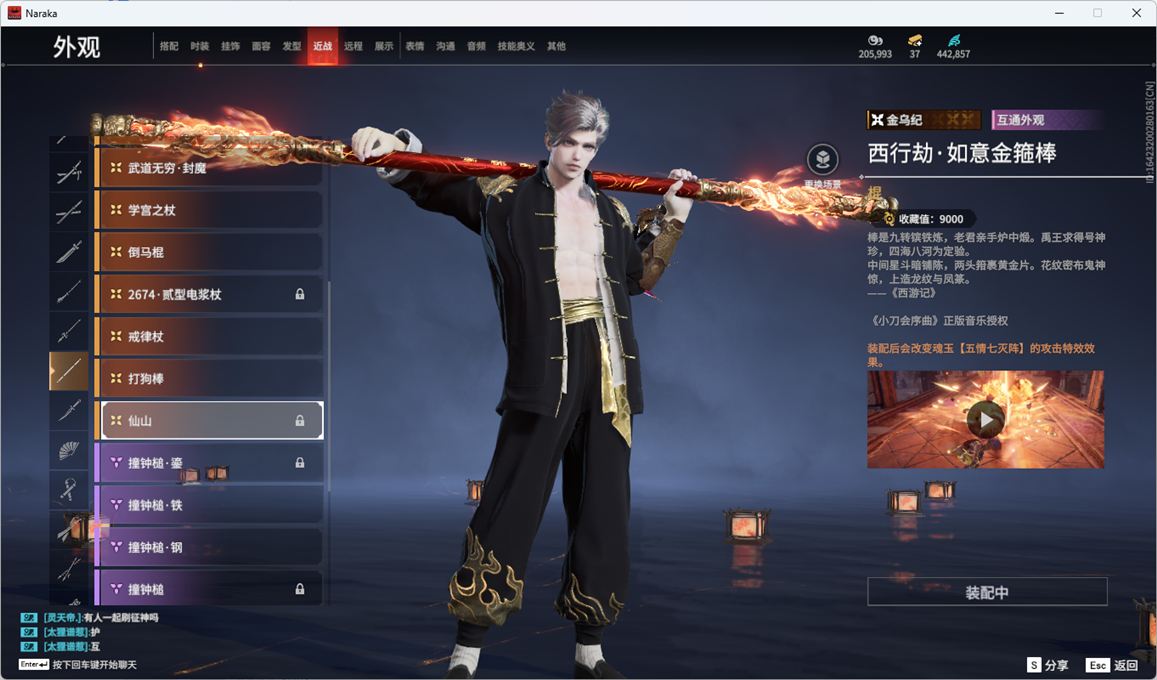Play the skin effect preview video
This screenshot has height=680, width=1157.
coord(986,420)
